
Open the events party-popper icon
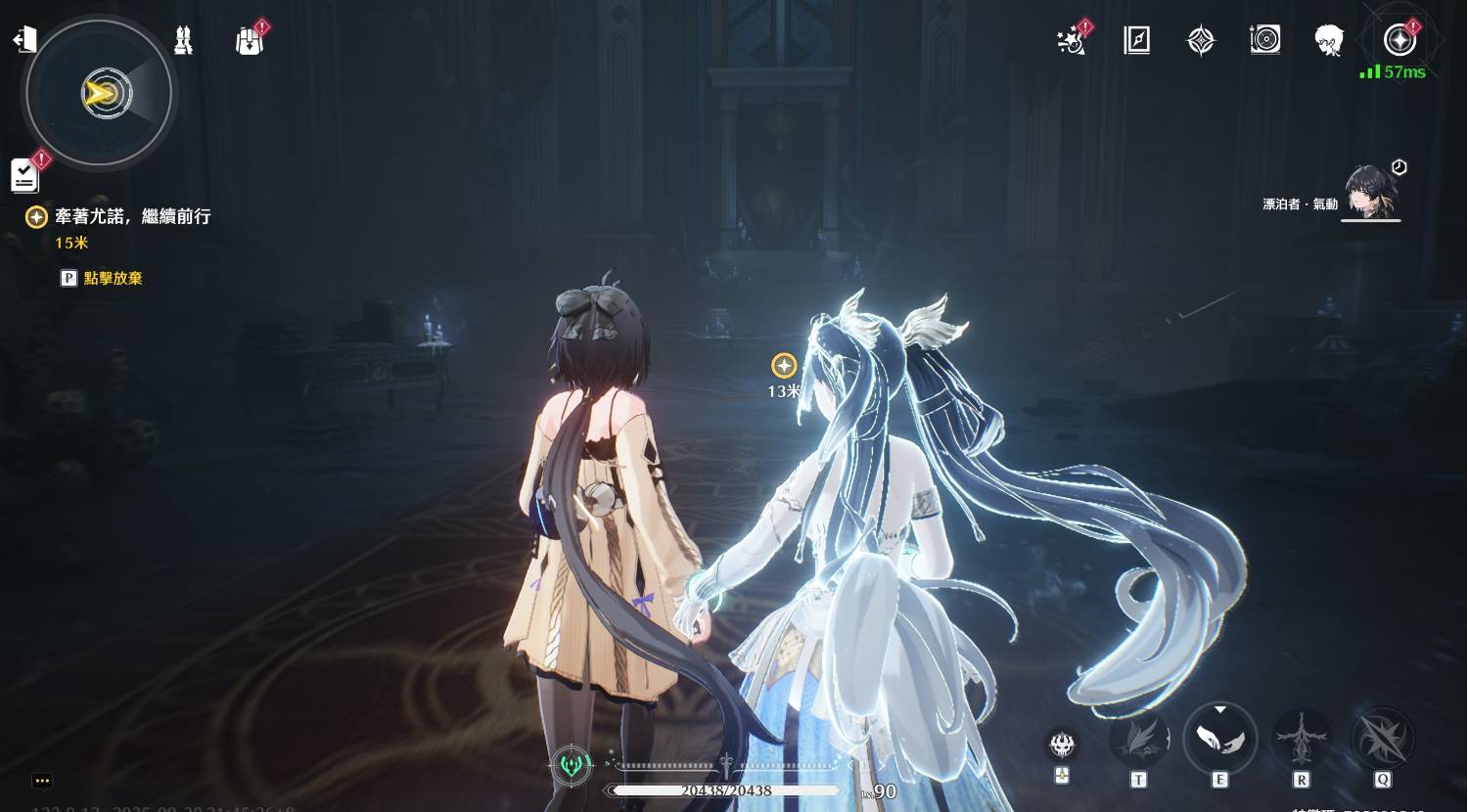click(x=1072, y=41)
